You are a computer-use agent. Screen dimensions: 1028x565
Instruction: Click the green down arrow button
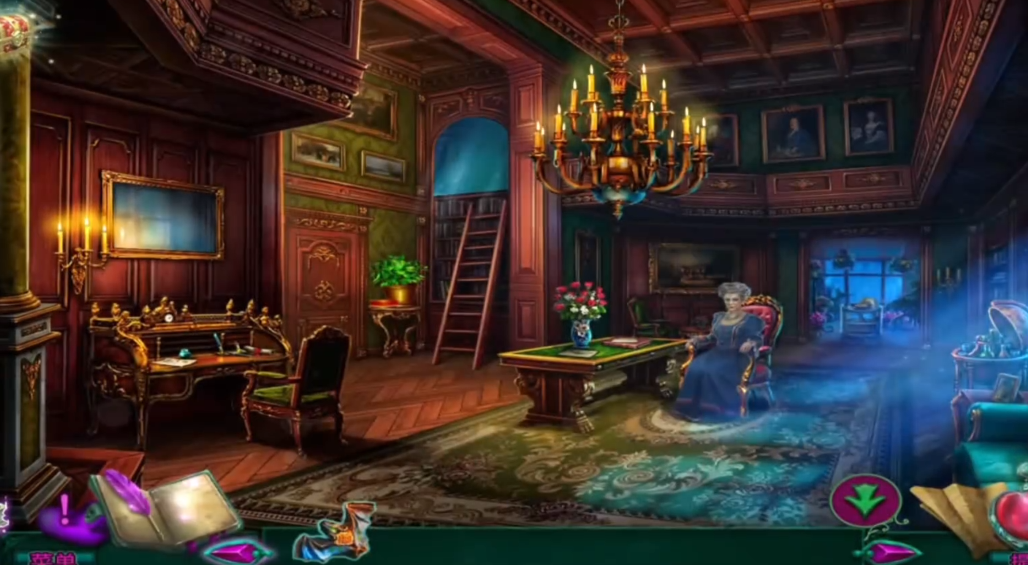pyautogui.click(x=866, y=499)
